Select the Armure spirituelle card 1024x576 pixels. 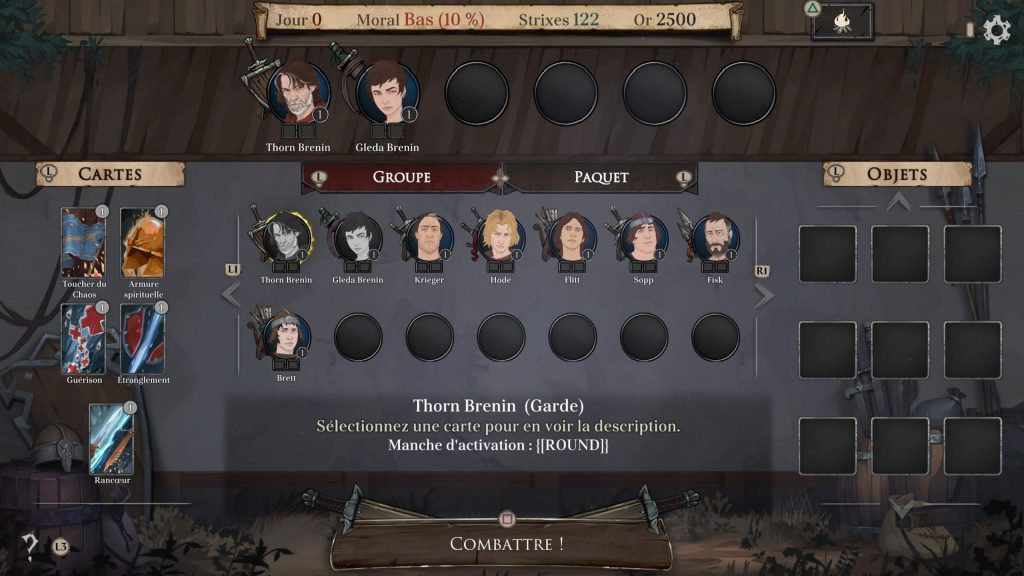coord(143,242)
